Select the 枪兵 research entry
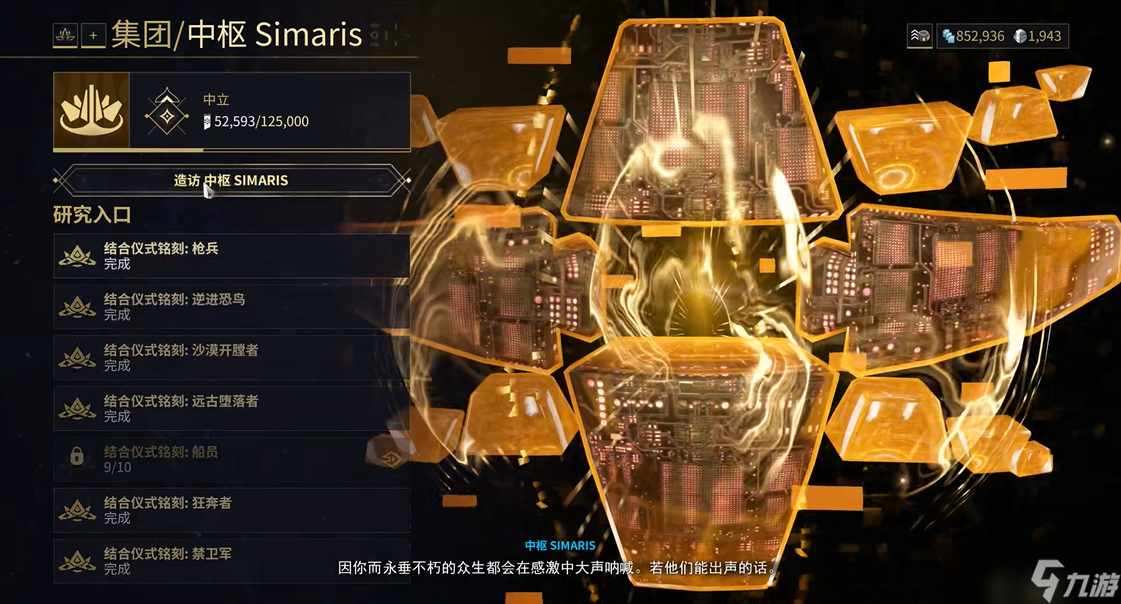 pos(231,256)
